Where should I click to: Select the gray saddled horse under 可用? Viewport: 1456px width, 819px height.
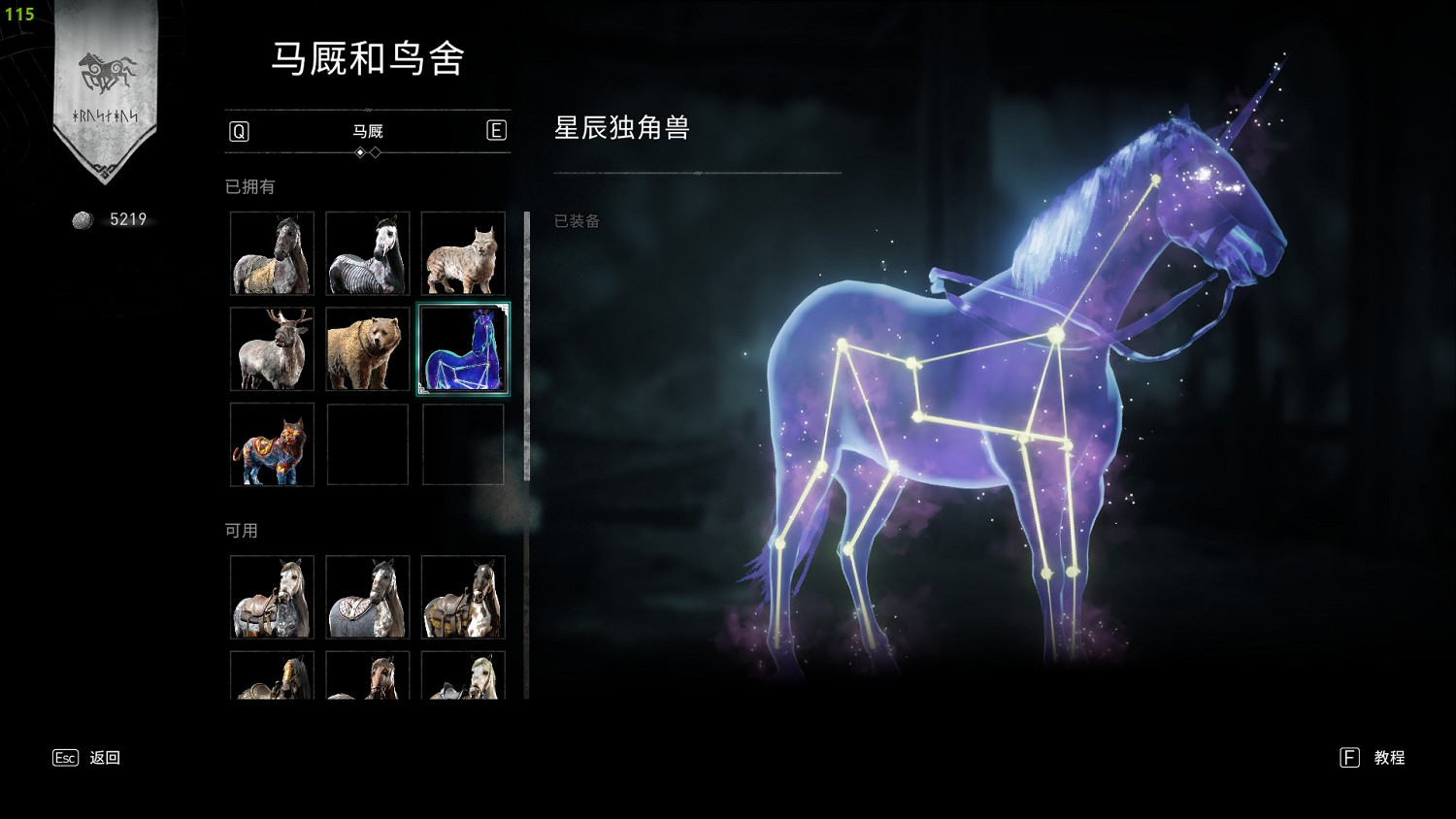tap(272, 598)
